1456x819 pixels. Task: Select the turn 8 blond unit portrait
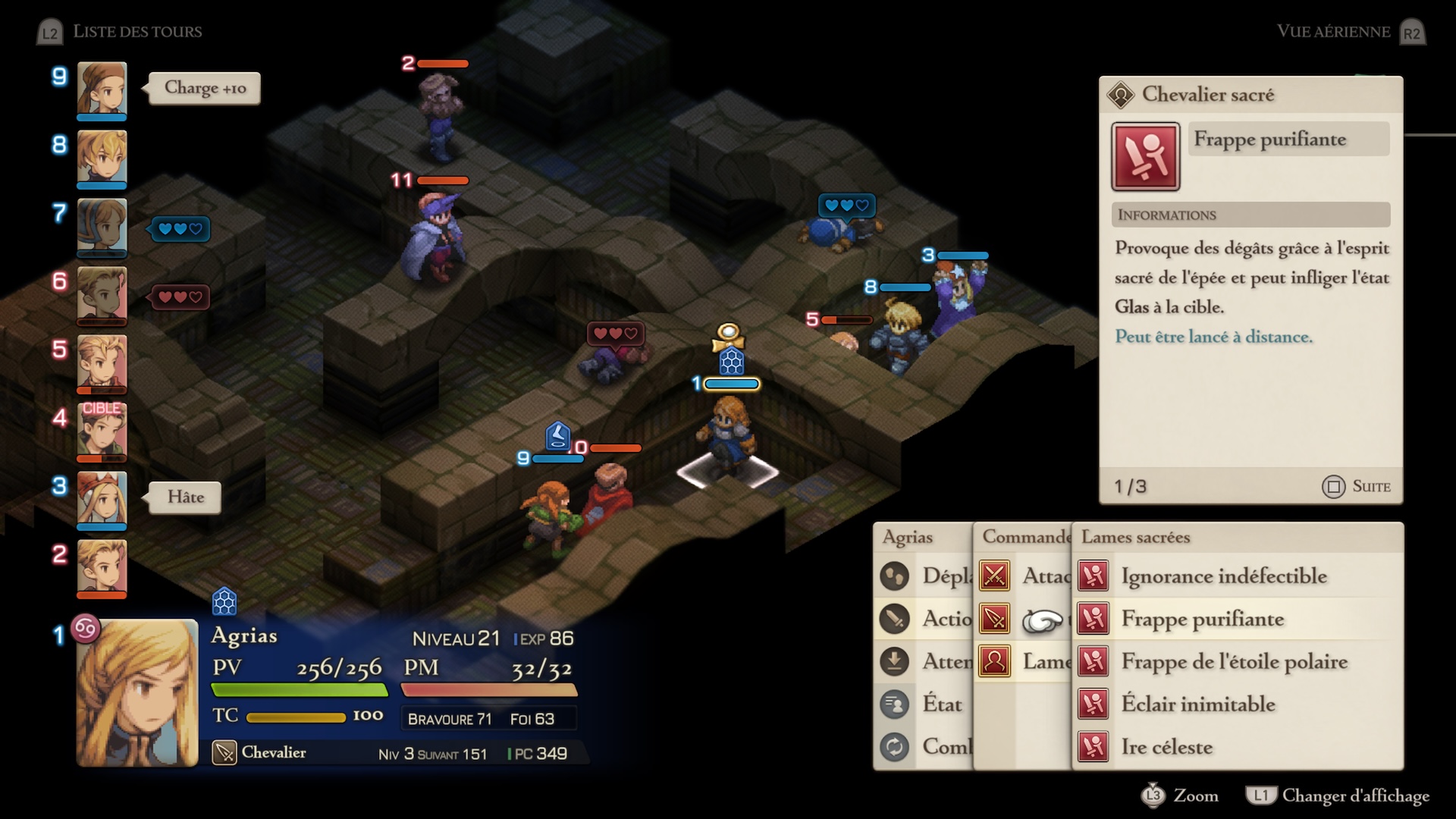[x=102, y=157]
